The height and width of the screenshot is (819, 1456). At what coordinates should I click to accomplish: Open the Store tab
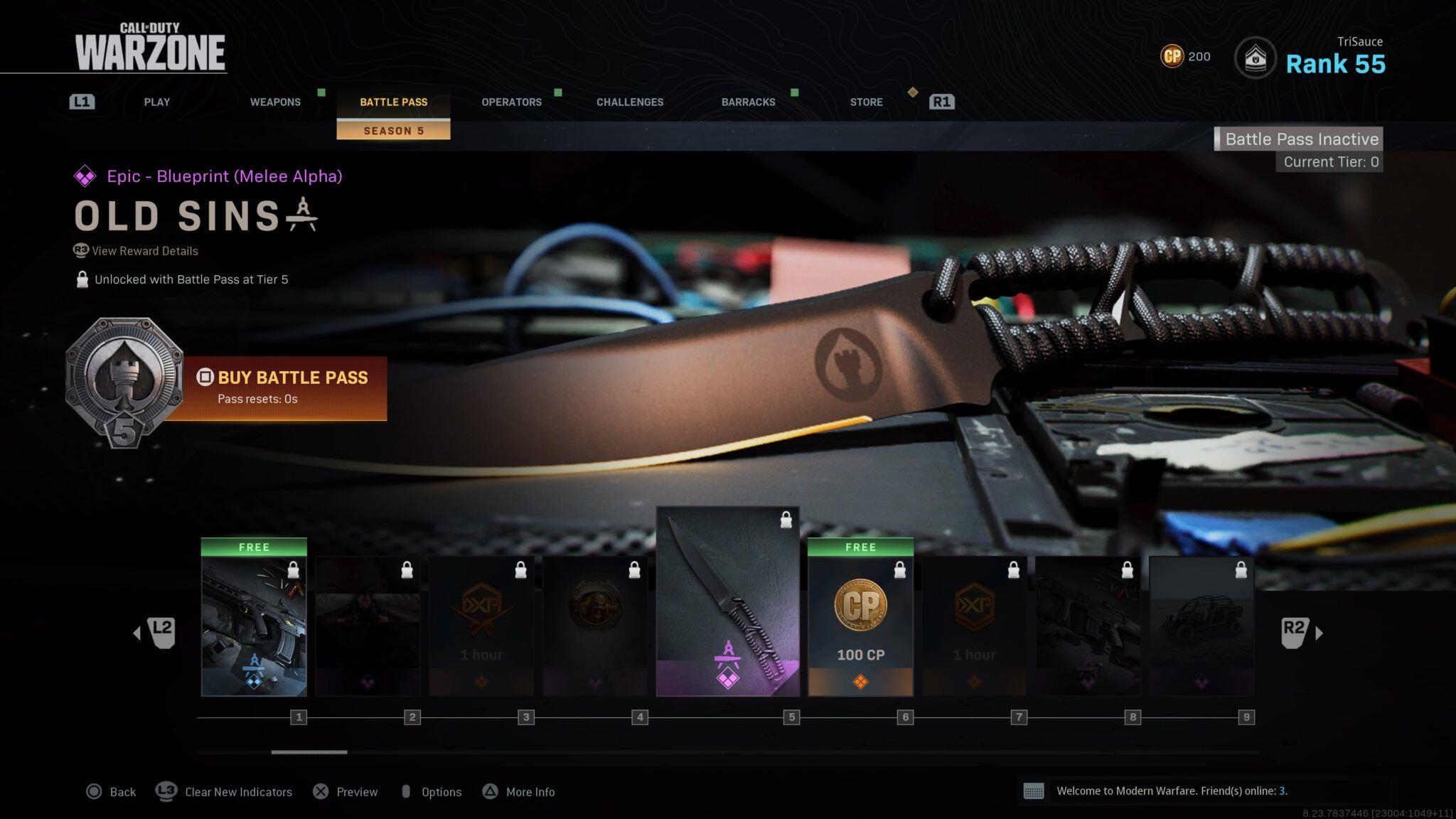click(x=866, y=102)
